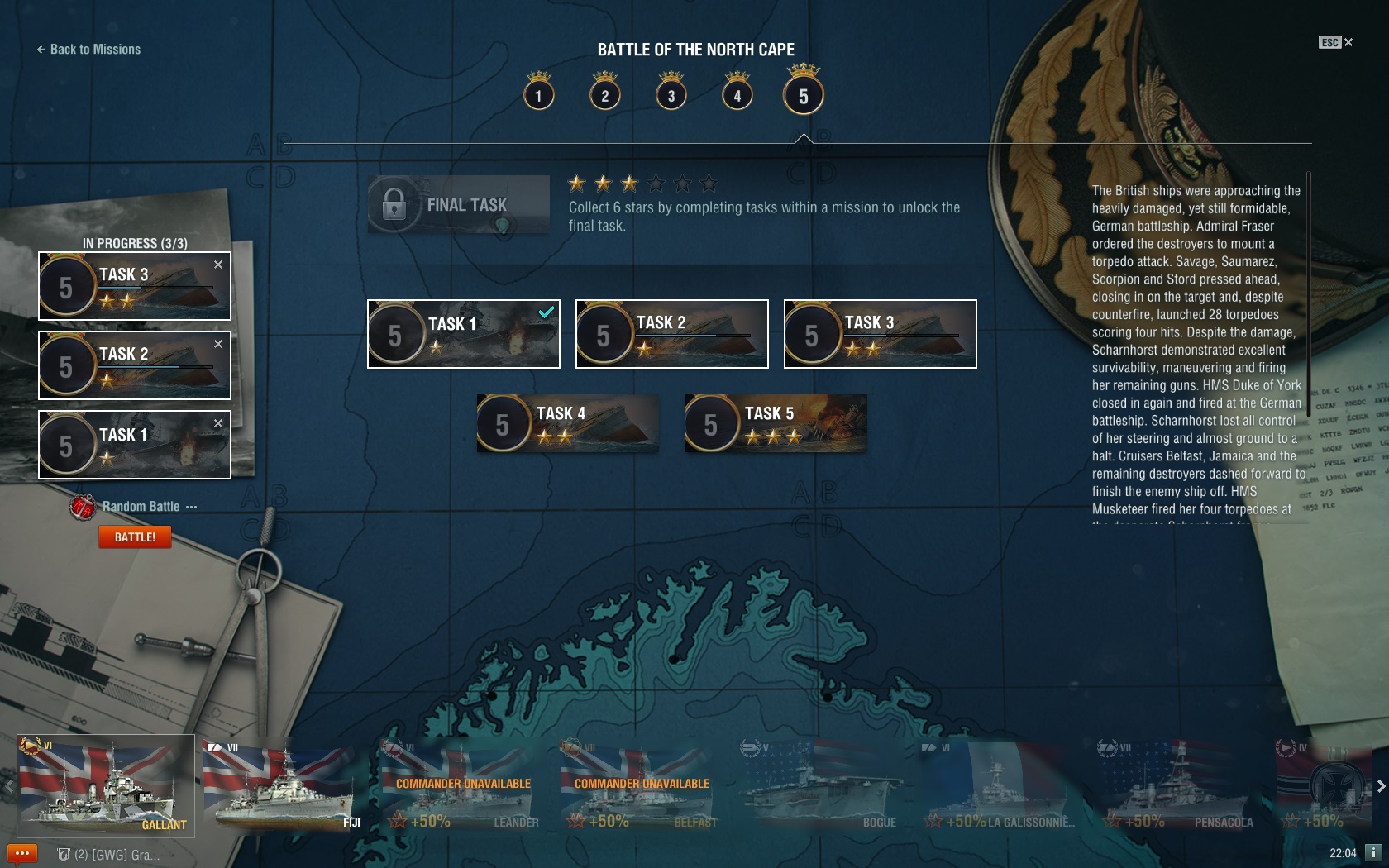This screenshot has height=868, width=1389.
Task: Start the battle with the BATTLE! button
Action: [x=135, y=537]
